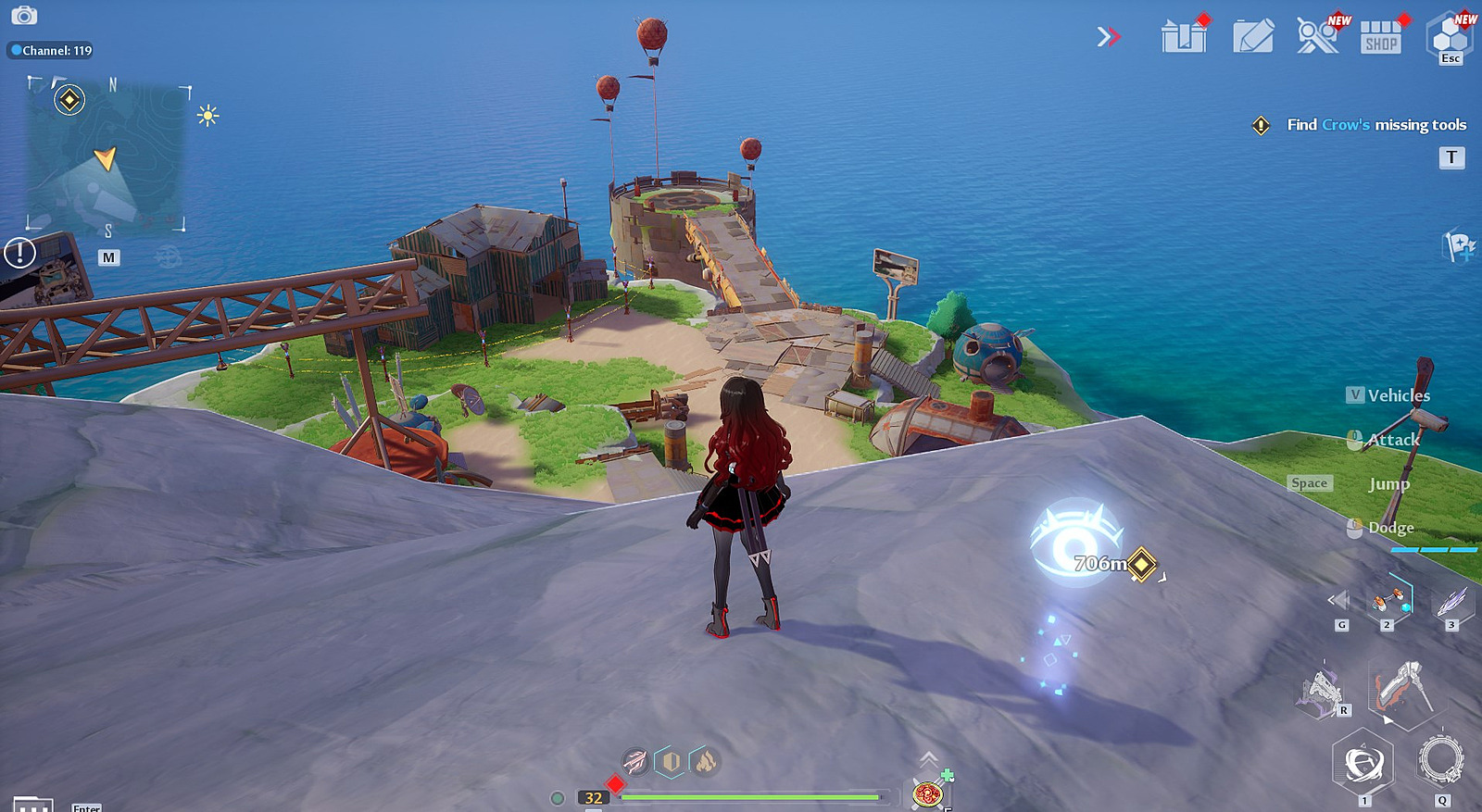This screenshot has height=812, width=1482.
Task: Click the flag-plus icon on right edge
Action: 1460,246
